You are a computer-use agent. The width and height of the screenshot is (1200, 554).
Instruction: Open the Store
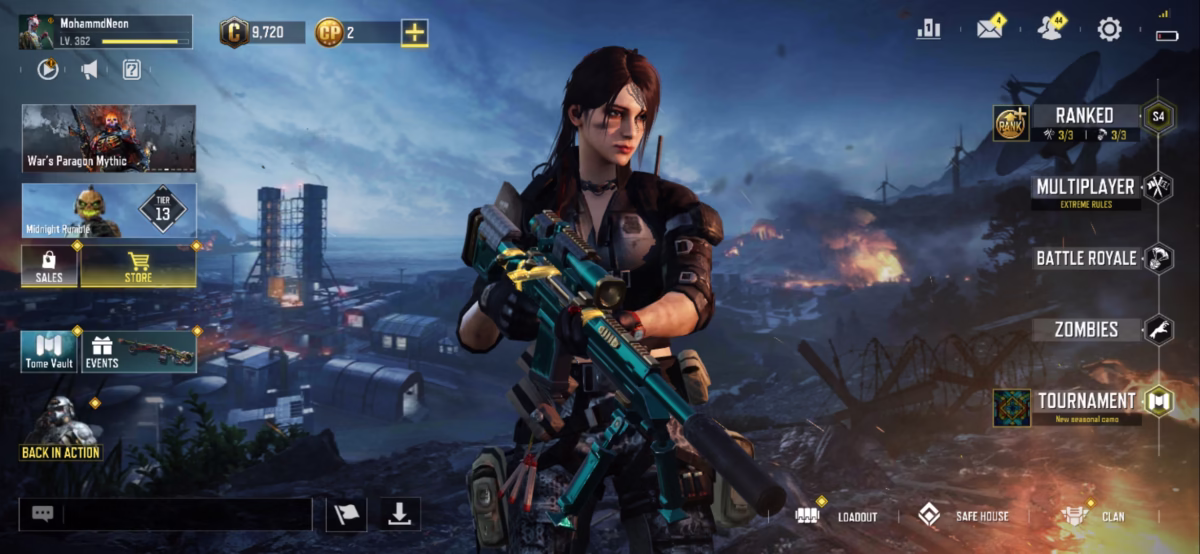[138, 266]
